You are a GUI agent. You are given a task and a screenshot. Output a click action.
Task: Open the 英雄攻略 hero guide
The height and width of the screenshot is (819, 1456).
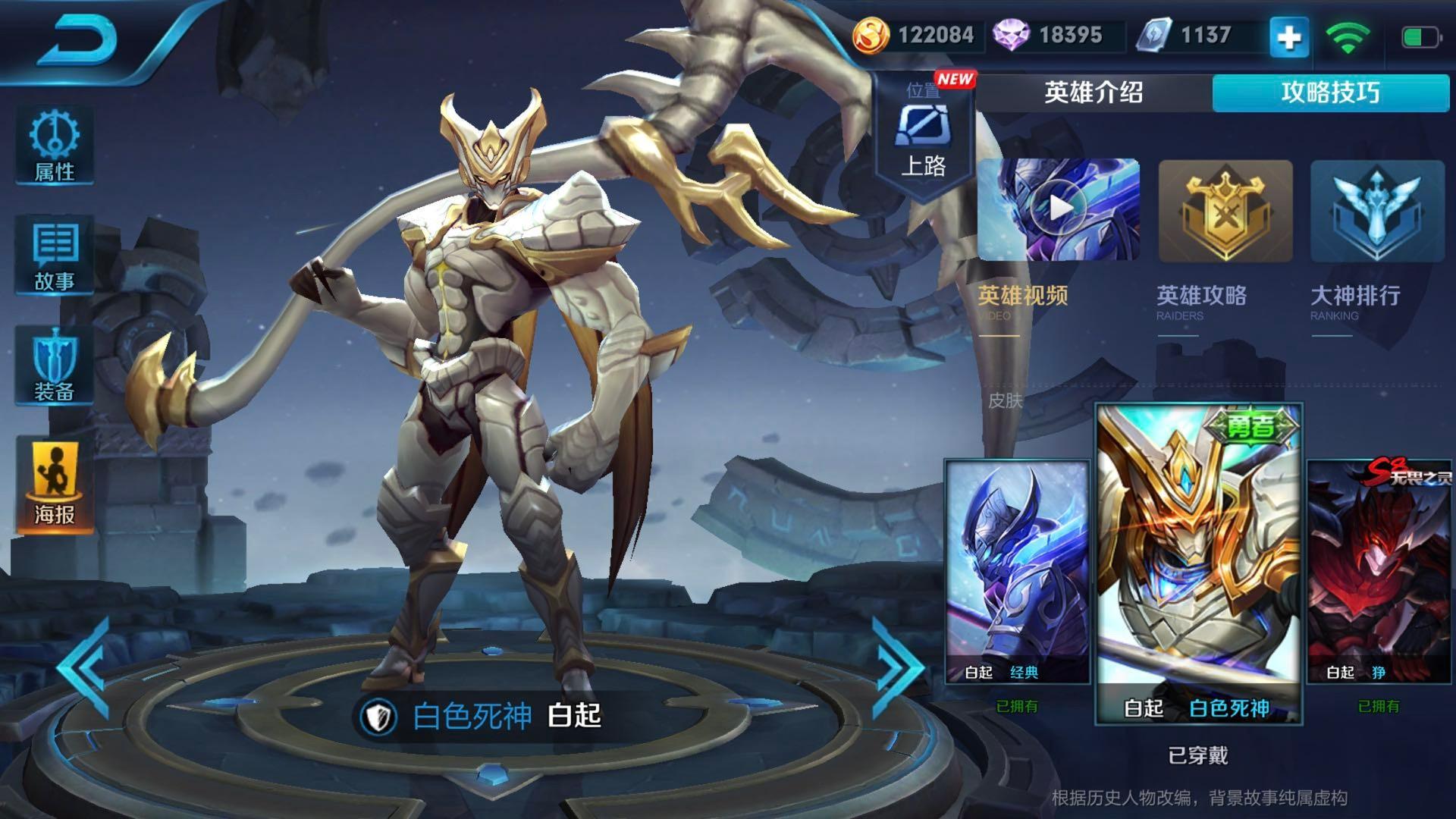click(x=1225, y=212)
